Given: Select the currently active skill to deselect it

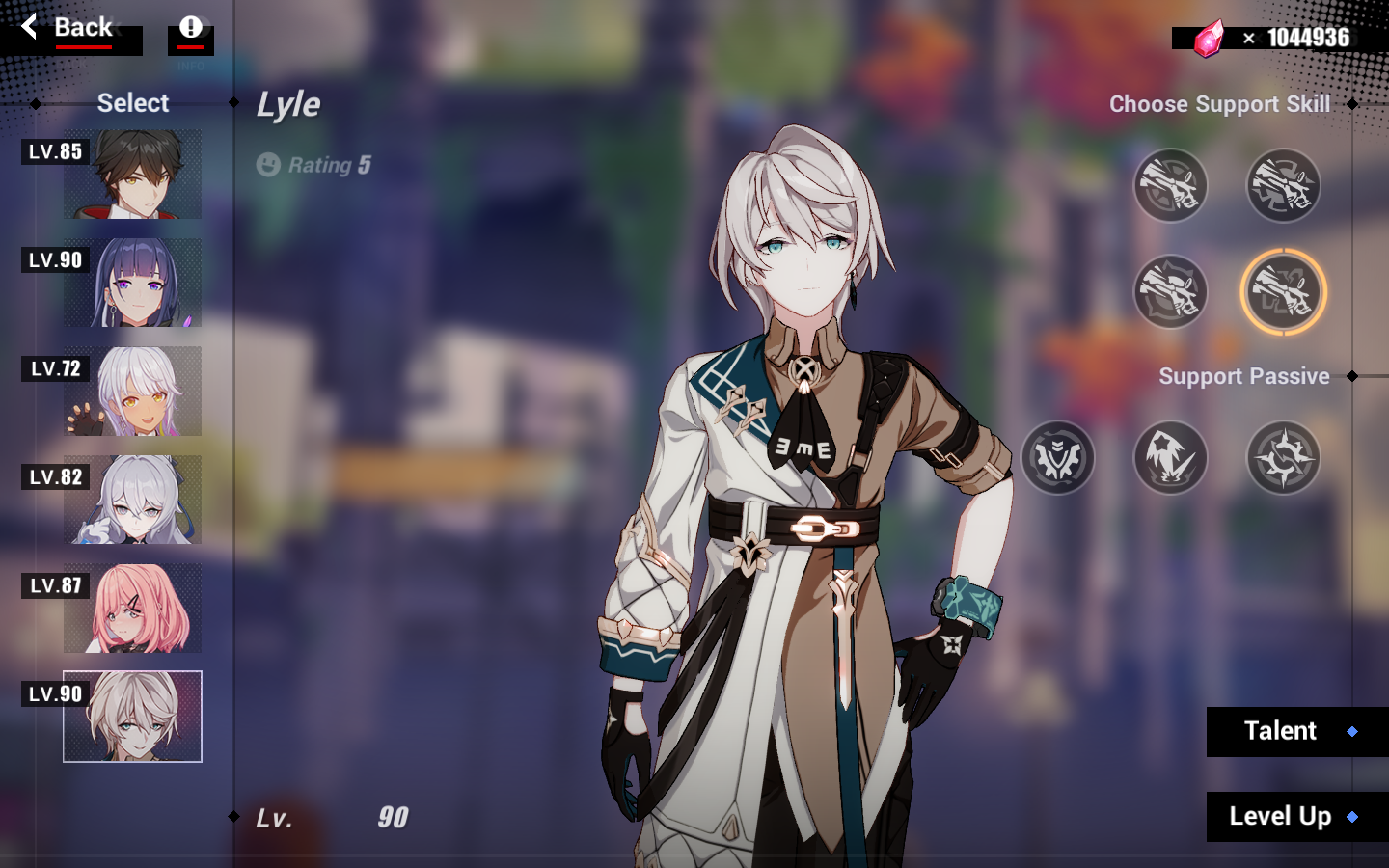Looking at the screenshot, I should [1283, 292].
